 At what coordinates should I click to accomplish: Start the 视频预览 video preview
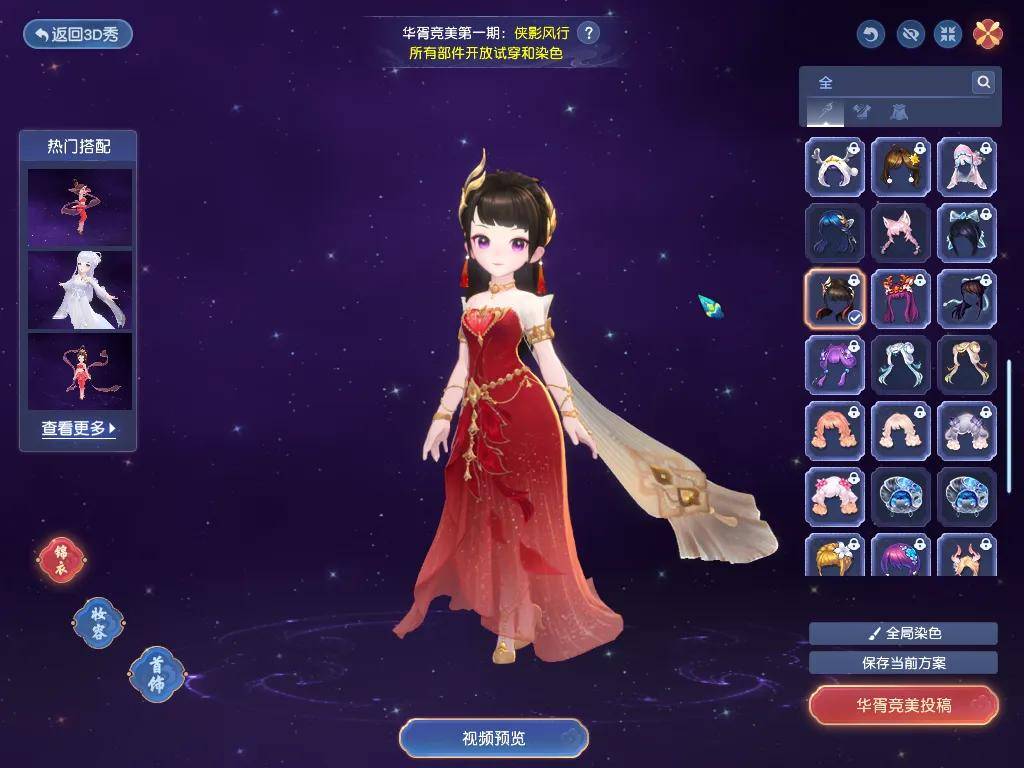tap(494, 738)
